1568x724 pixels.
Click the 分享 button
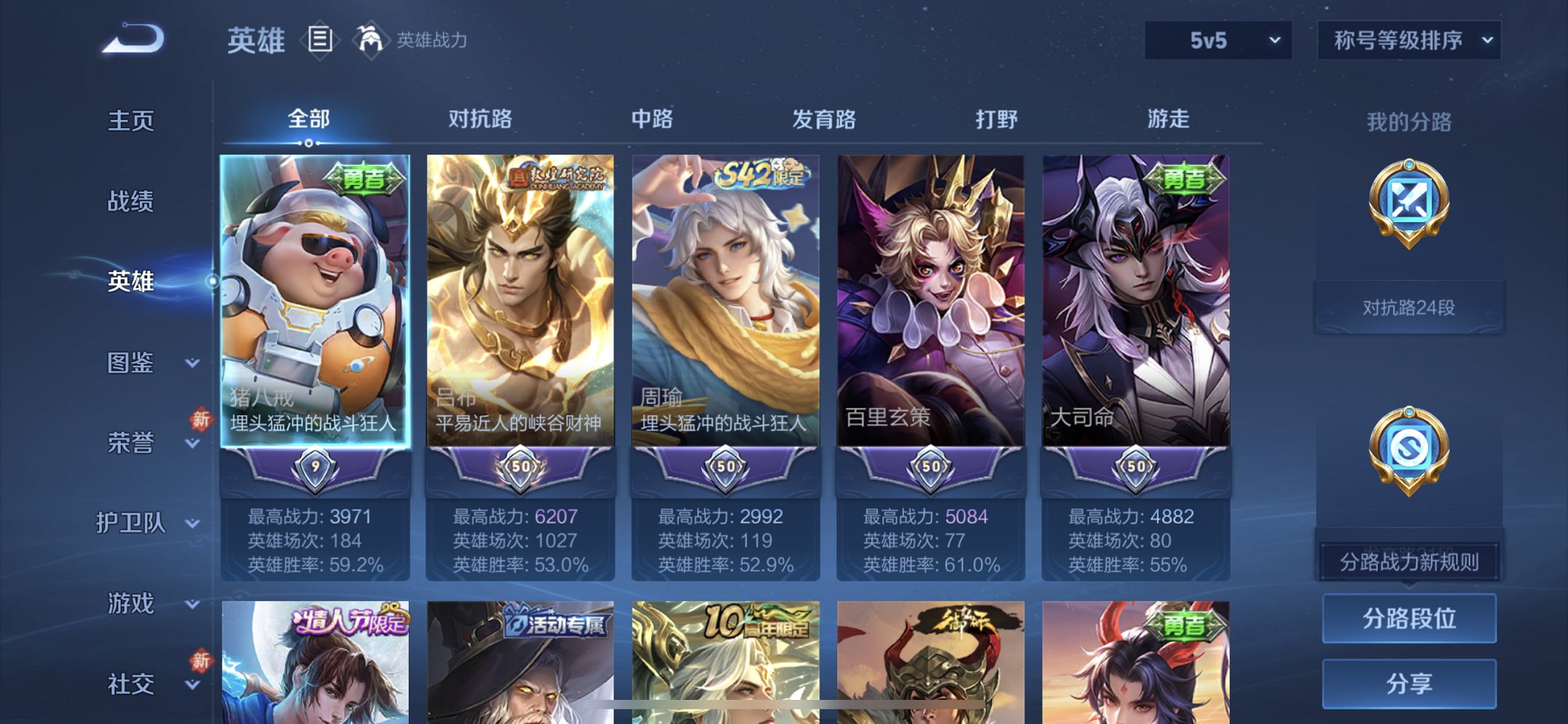click(1411, 682)
